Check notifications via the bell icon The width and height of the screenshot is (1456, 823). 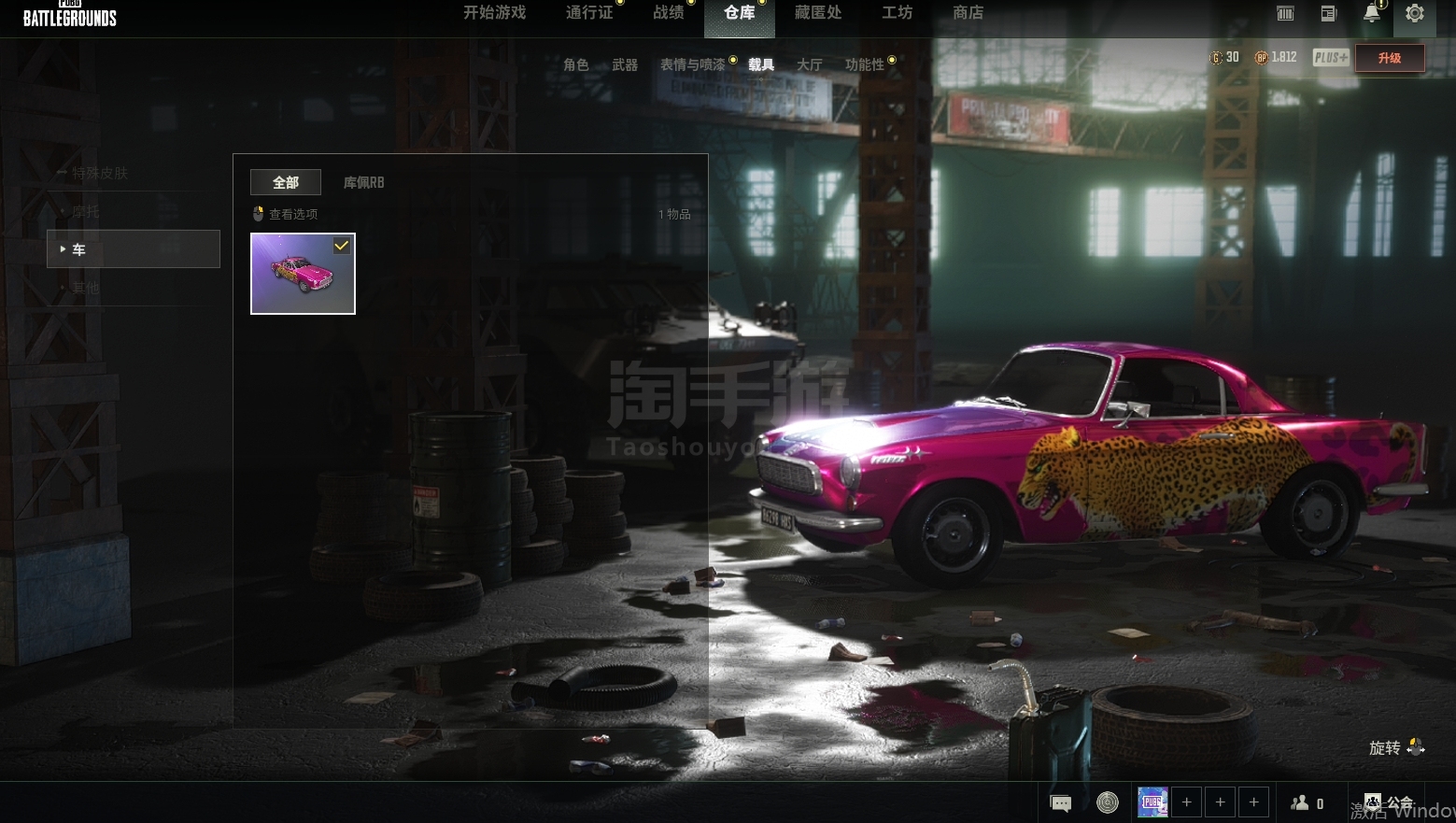pos(1371,13)
